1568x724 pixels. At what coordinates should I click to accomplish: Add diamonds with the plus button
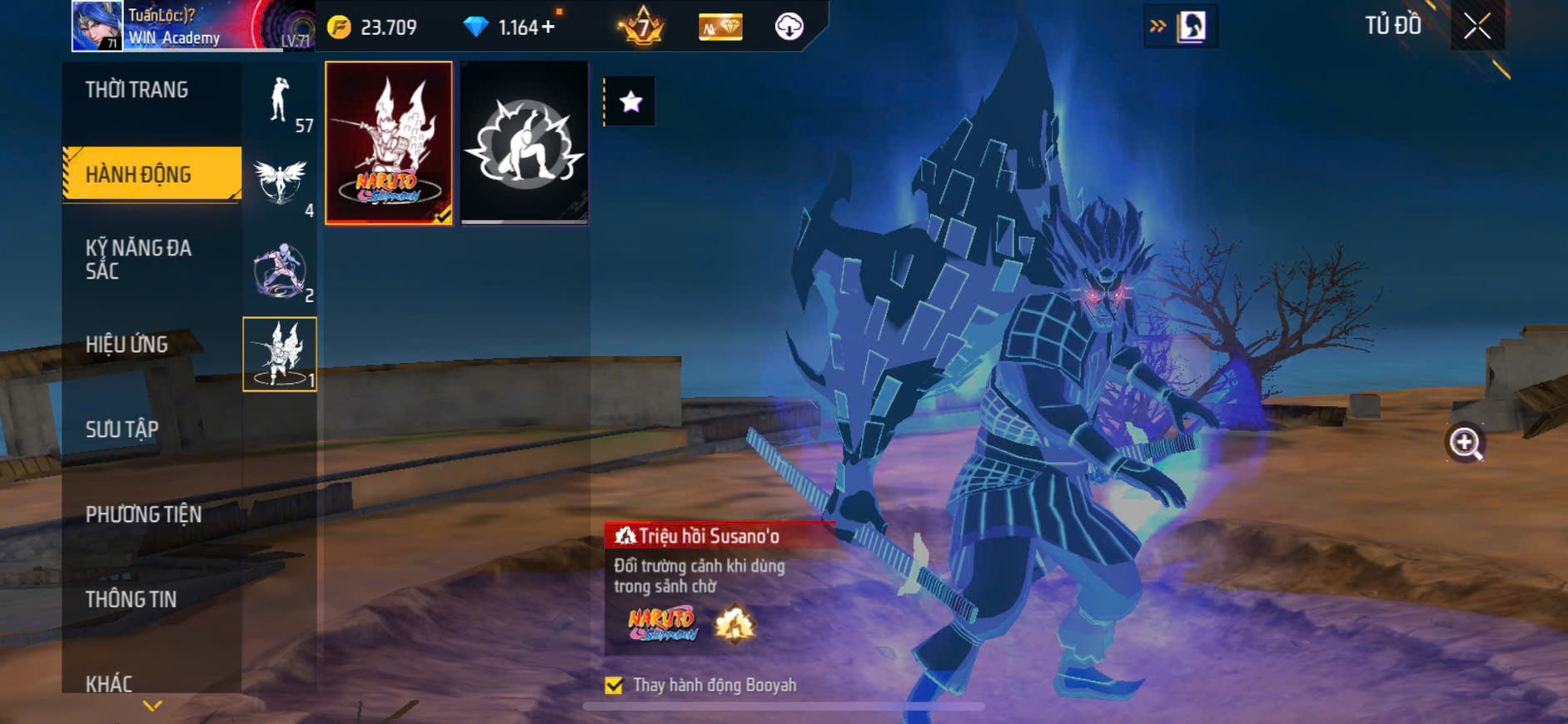[x=548, y=27]
